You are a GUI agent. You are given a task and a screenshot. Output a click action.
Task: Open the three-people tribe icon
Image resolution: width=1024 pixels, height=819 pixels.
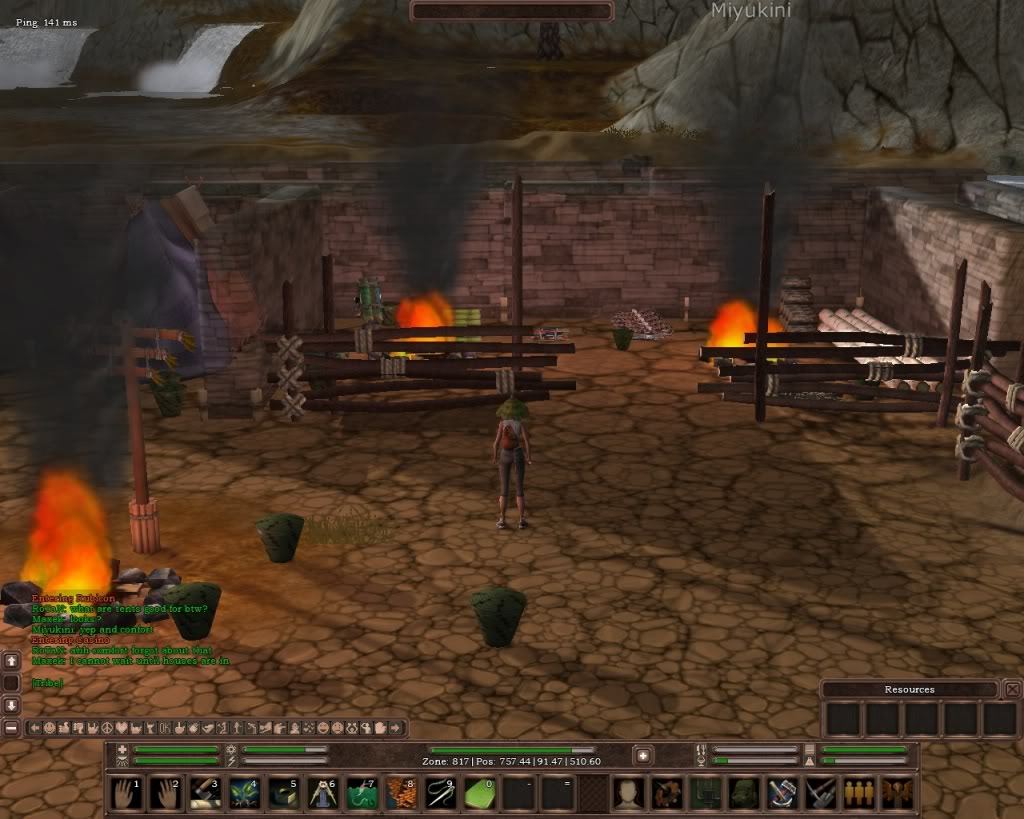coord(859,793)
